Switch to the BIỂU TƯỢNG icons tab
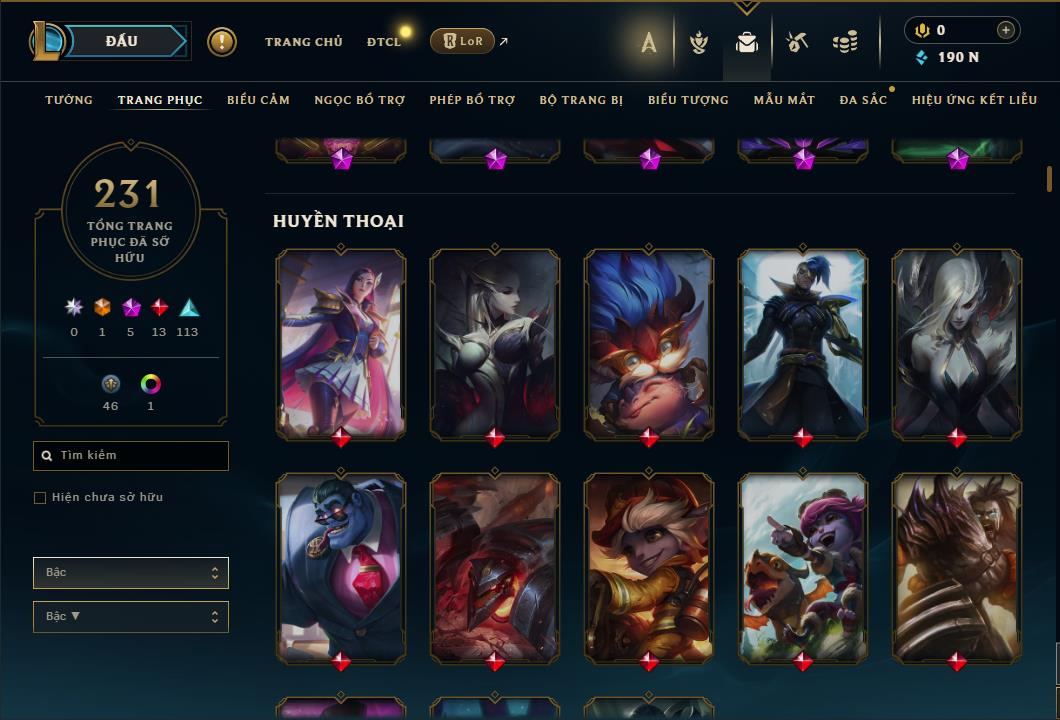 688,100
